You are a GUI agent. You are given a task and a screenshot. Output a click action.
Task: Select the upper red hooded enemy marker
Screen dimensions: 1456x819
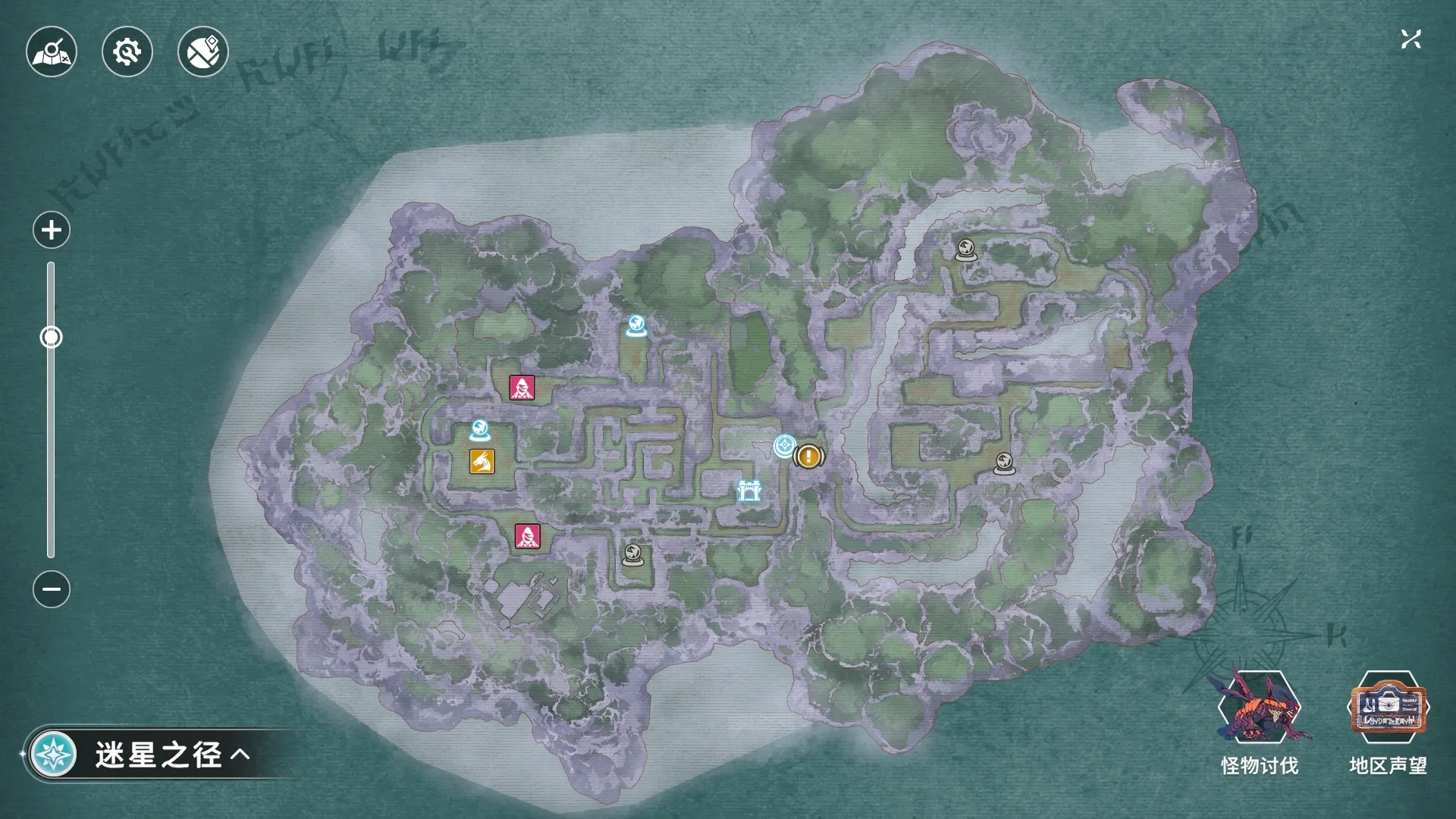point(522,388)
